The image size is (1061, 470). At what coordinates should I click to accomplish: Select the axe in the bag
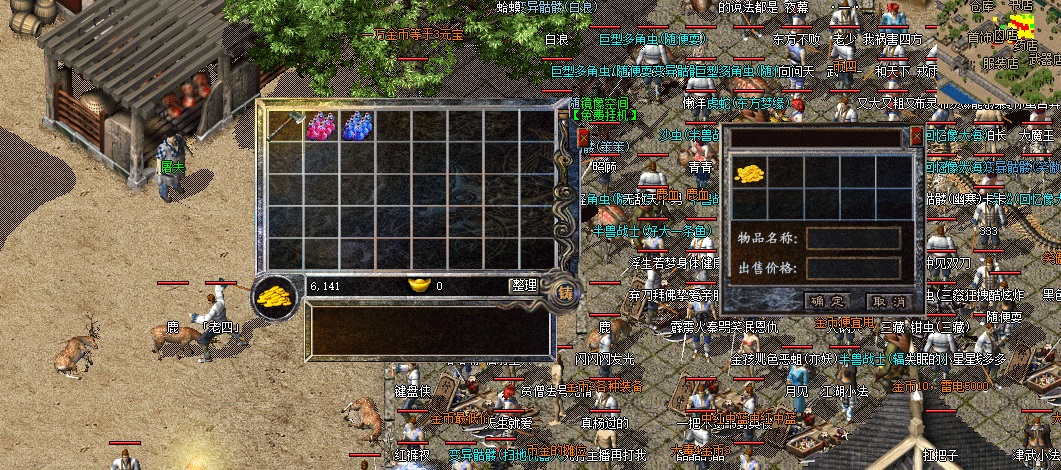286,126
